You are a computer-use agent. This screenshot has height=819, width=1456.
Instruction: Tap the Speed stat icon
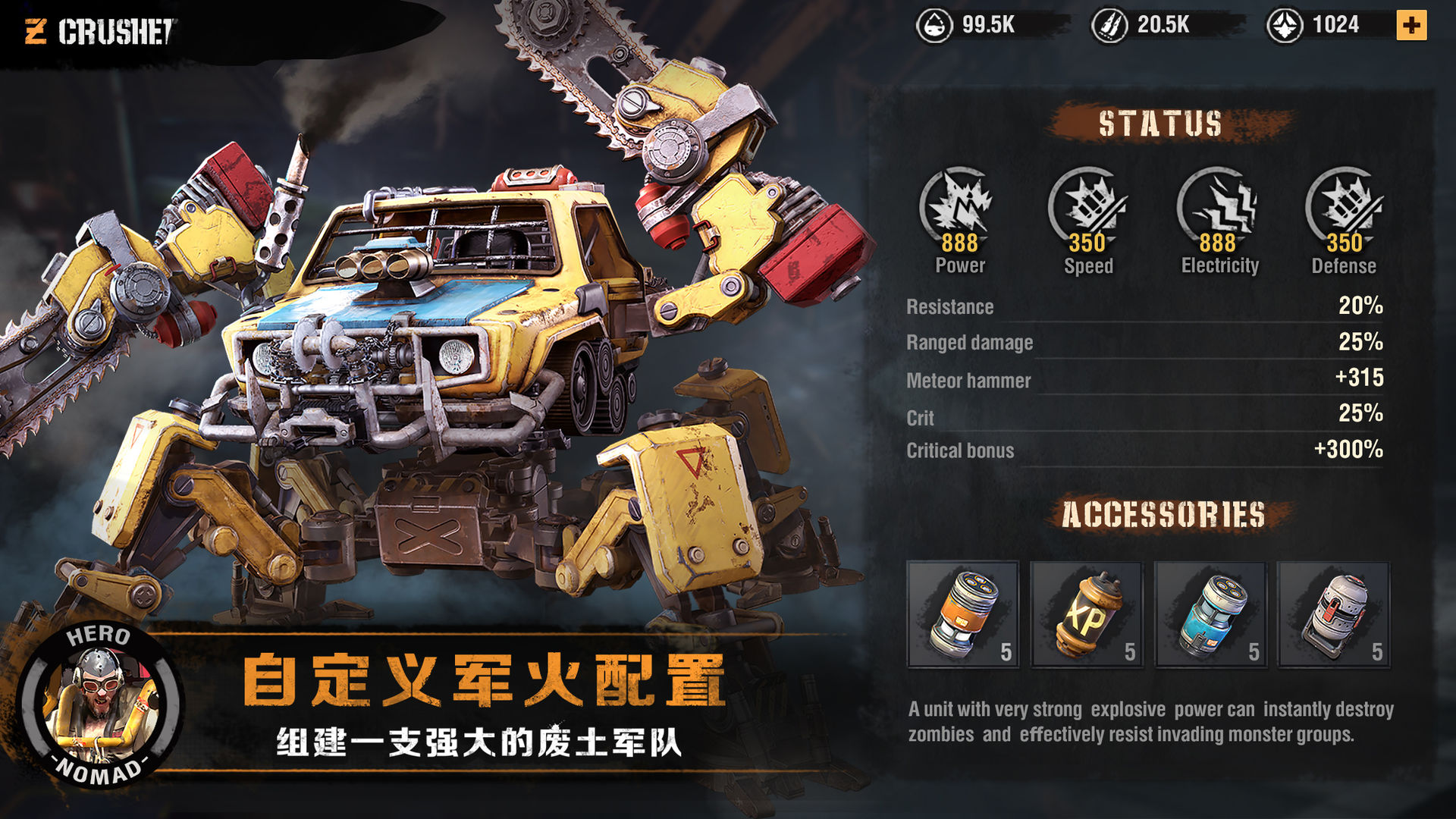(x=1087, y=205)
